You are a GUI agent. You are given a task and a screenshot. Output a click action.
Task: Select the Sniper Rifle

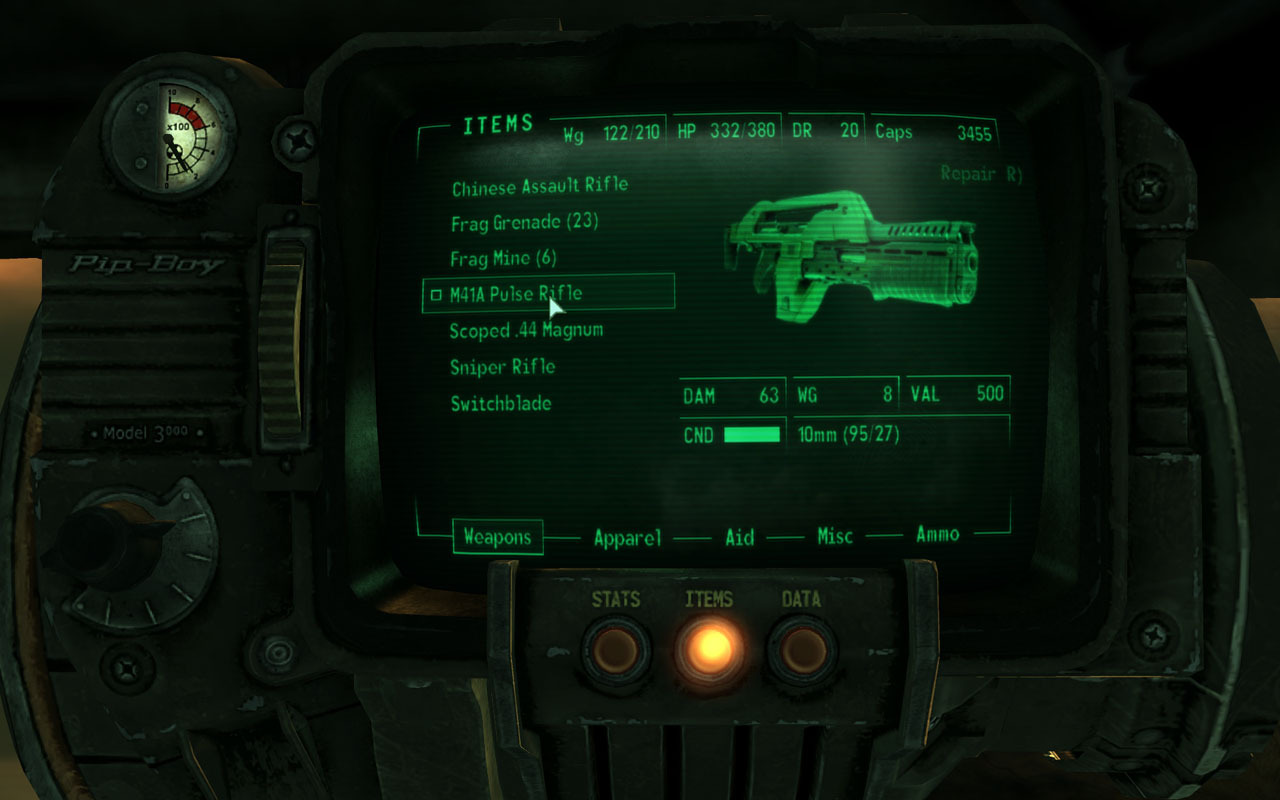click(502, 367)
